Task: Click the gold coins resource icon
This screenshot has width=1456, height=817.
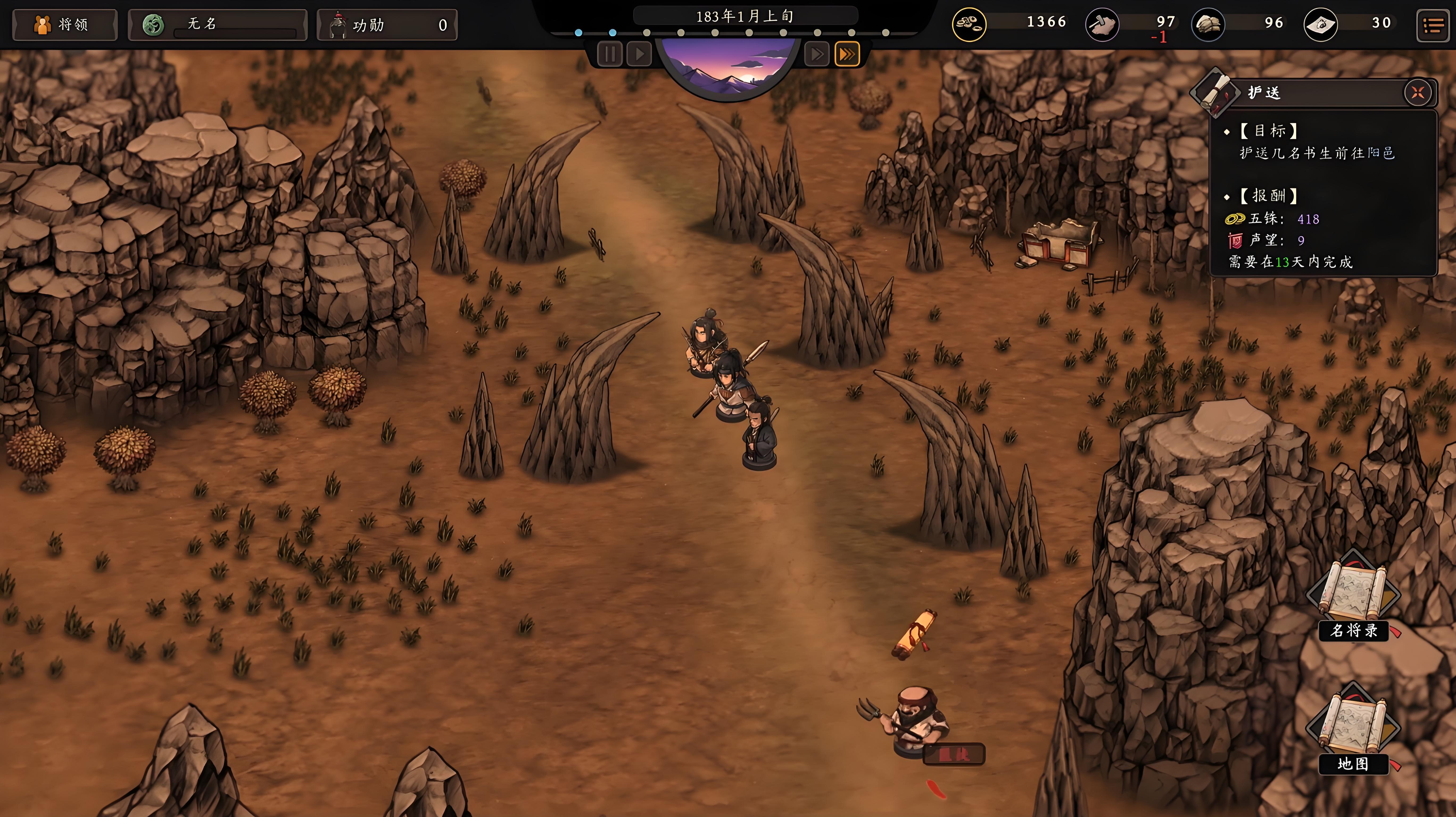Action: tap(969, 24)
